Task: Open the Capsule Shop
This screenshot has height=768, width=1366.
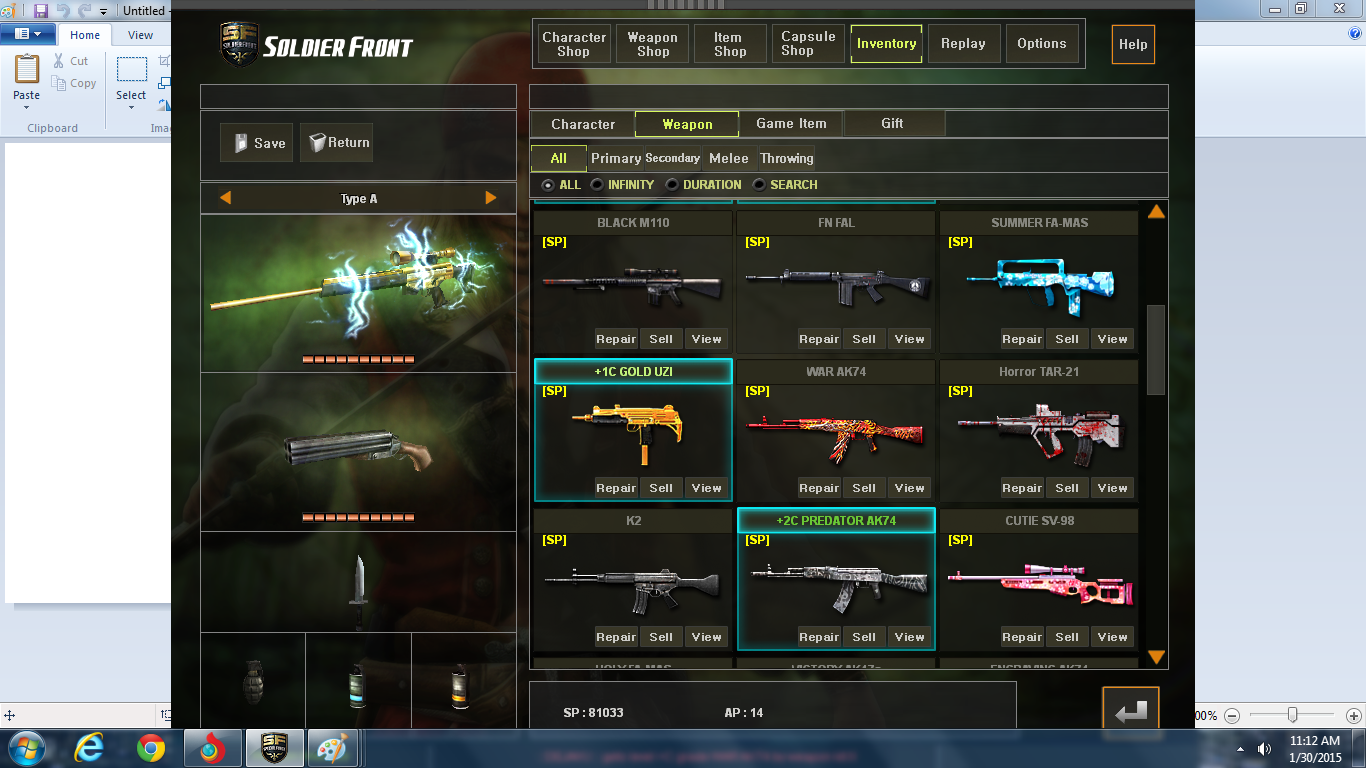Action: (x=808, y=44)
